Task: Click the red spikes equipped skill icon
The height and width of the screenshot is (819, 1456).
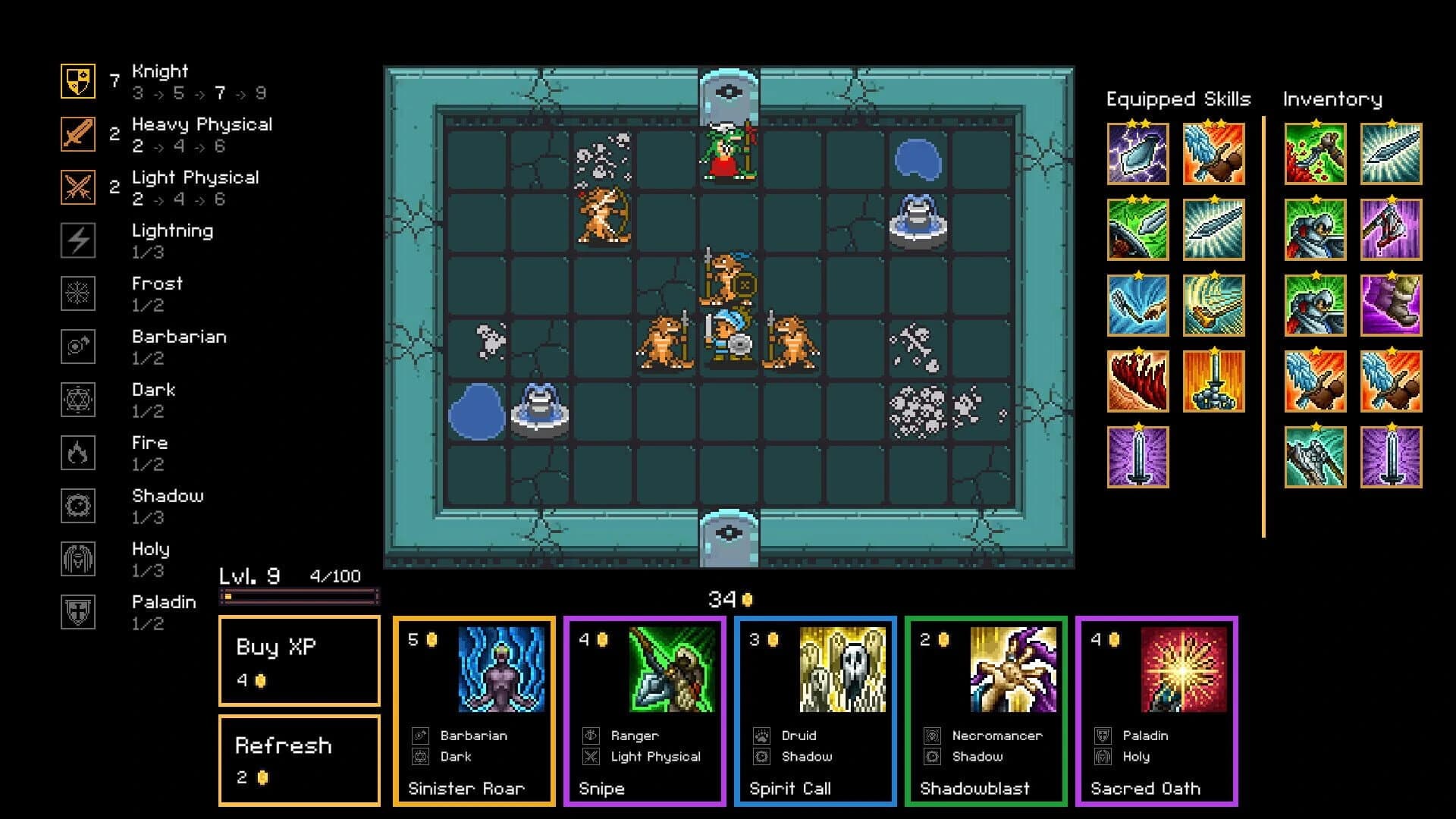Action: (1137, 381)
